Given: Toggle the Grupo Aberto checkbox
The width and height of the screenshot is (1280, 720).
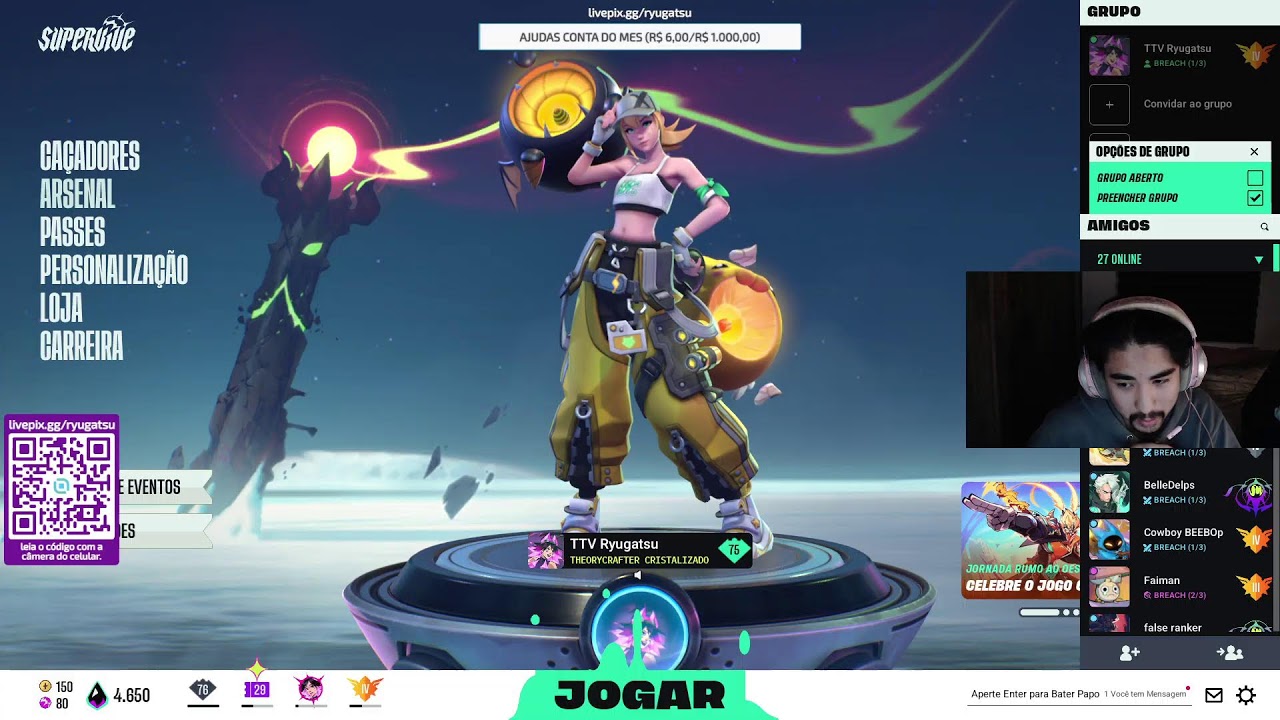Looking at the screenshot, I should tap(1254, 178).
